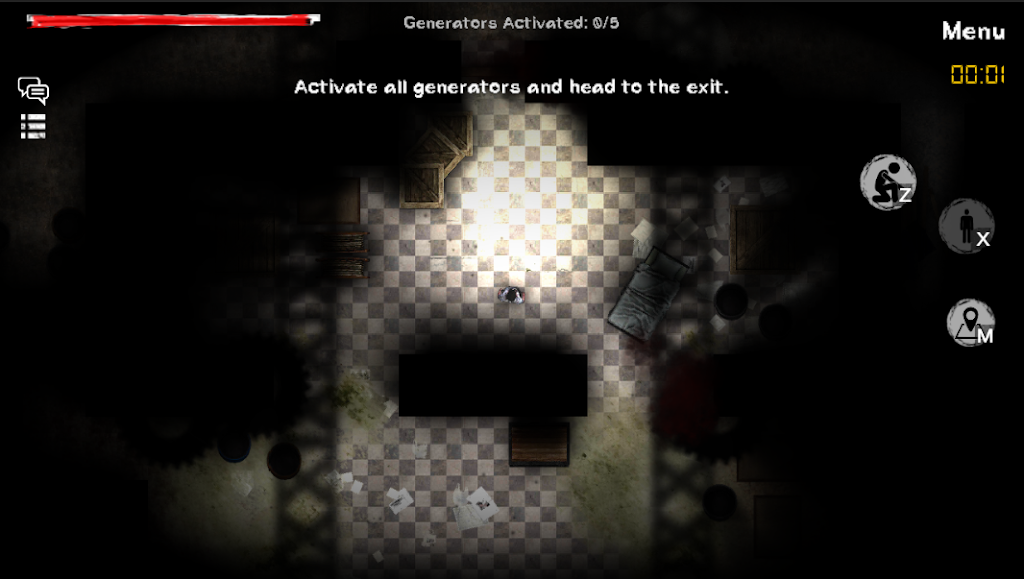
Task: Open the chat speech bubble icon
Action: point(33,91)
